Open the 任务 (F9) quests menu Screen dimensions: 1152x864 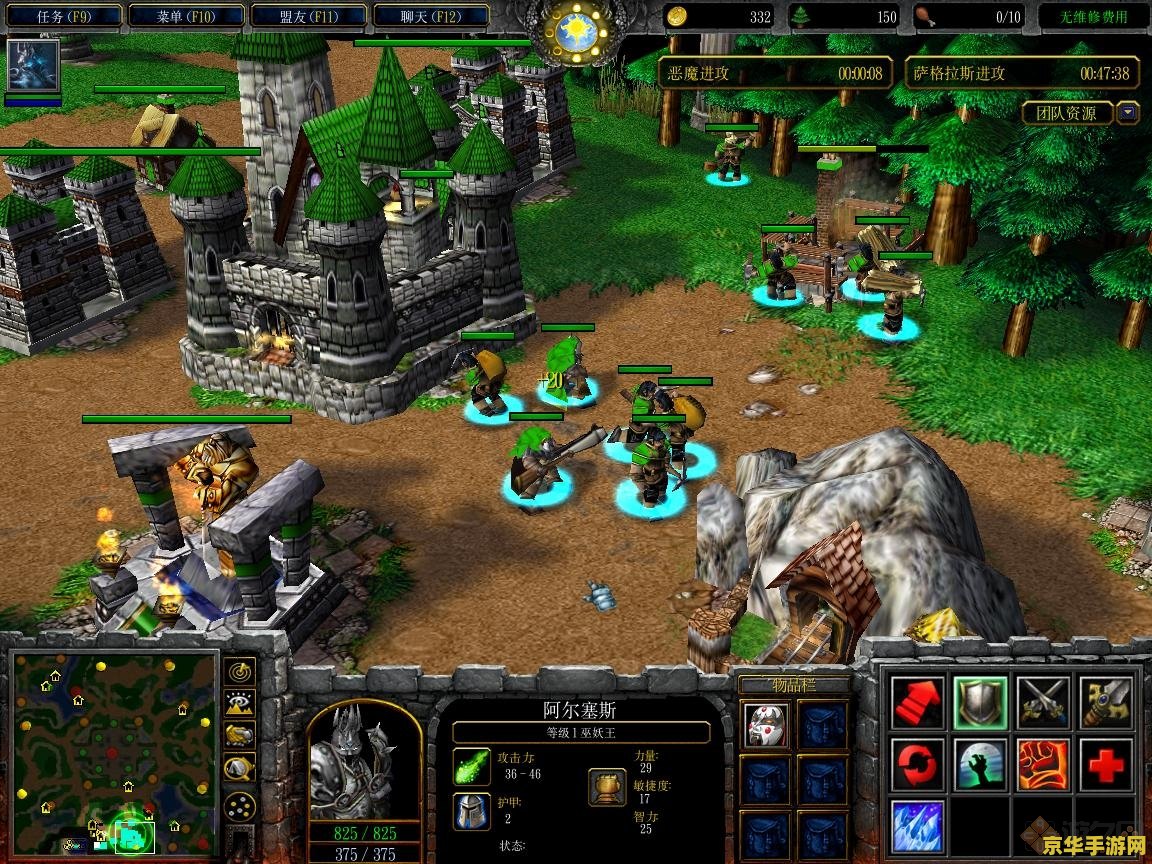click(64, 16)
